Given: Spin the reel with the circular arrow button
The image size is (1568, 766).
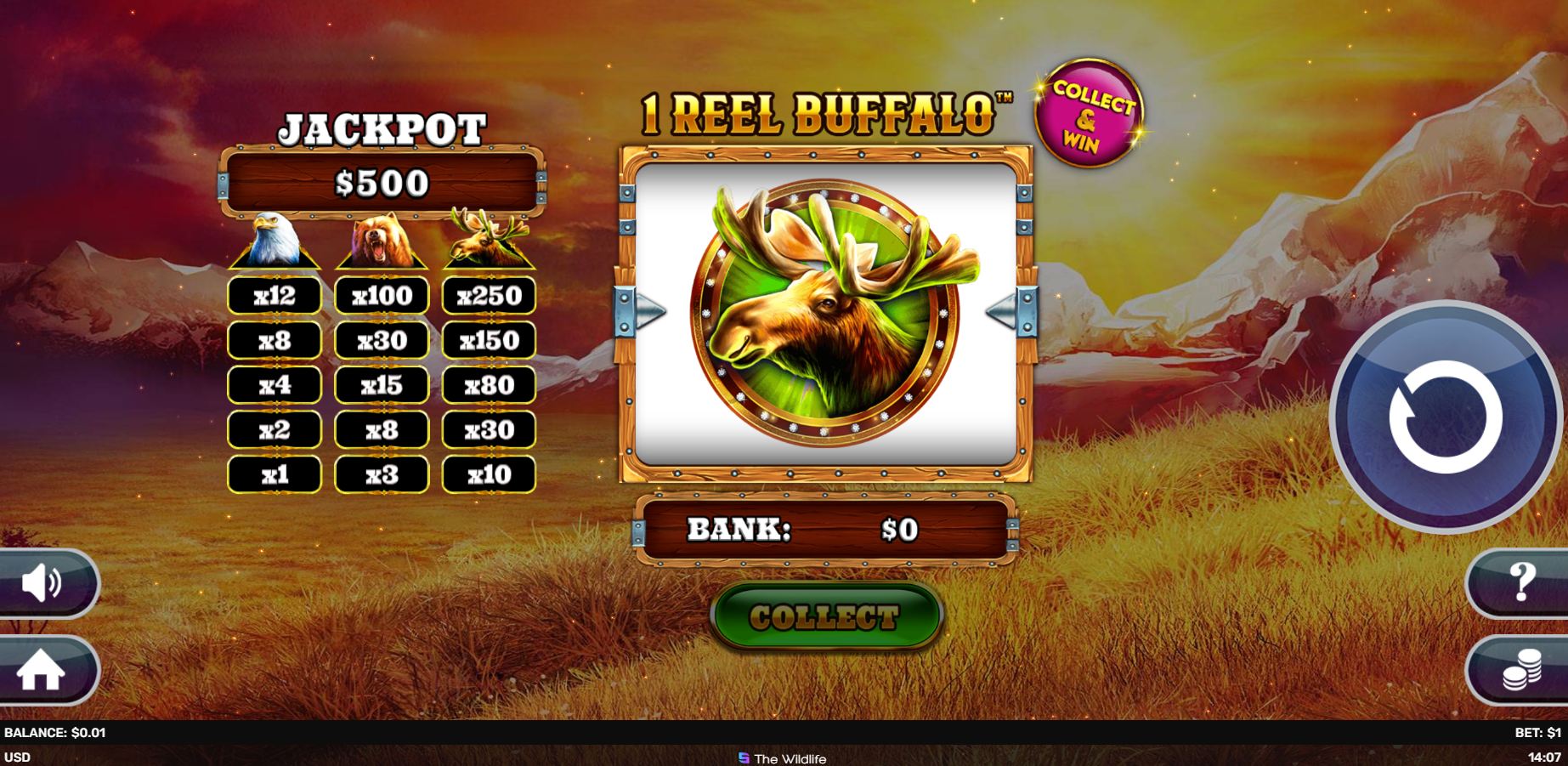Looking at the screenshot, I should 1444,417.
